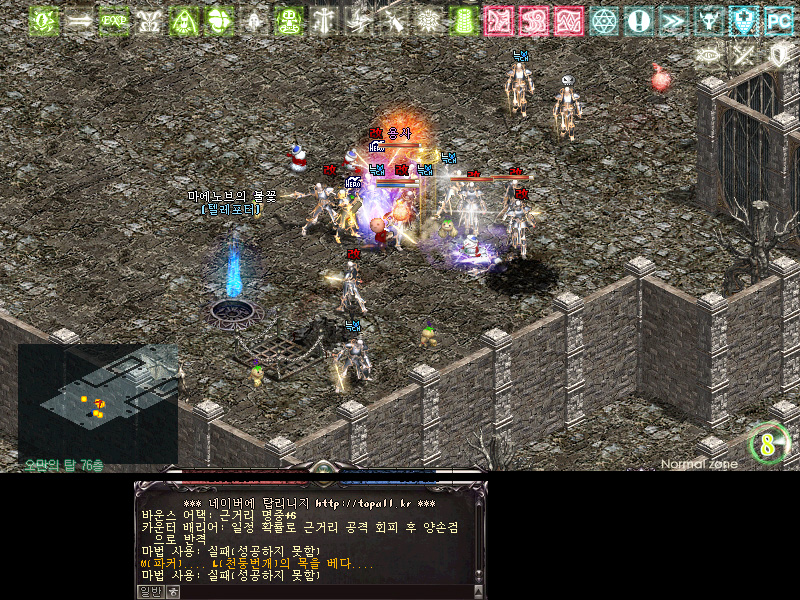Select the eye icon below the buff row
Image resolution: width=800 pixels, height=600 pixels.
coord(709,55)
